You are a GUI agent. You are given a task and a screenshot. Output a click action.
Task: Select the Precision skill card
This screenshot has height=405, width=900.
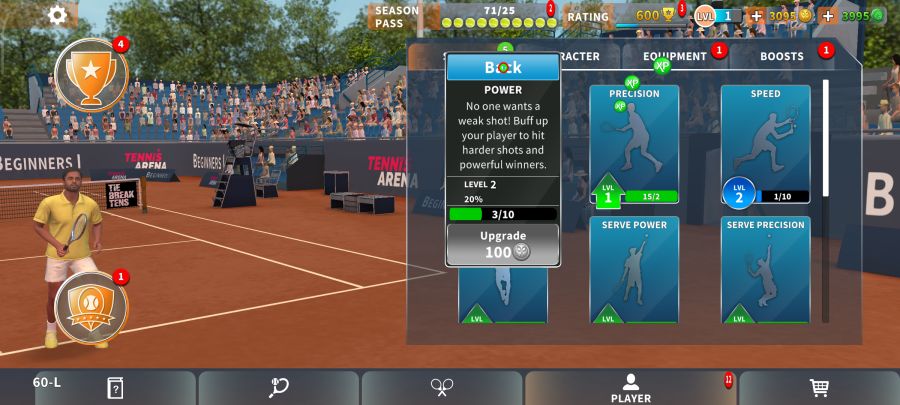click(634, 144)
